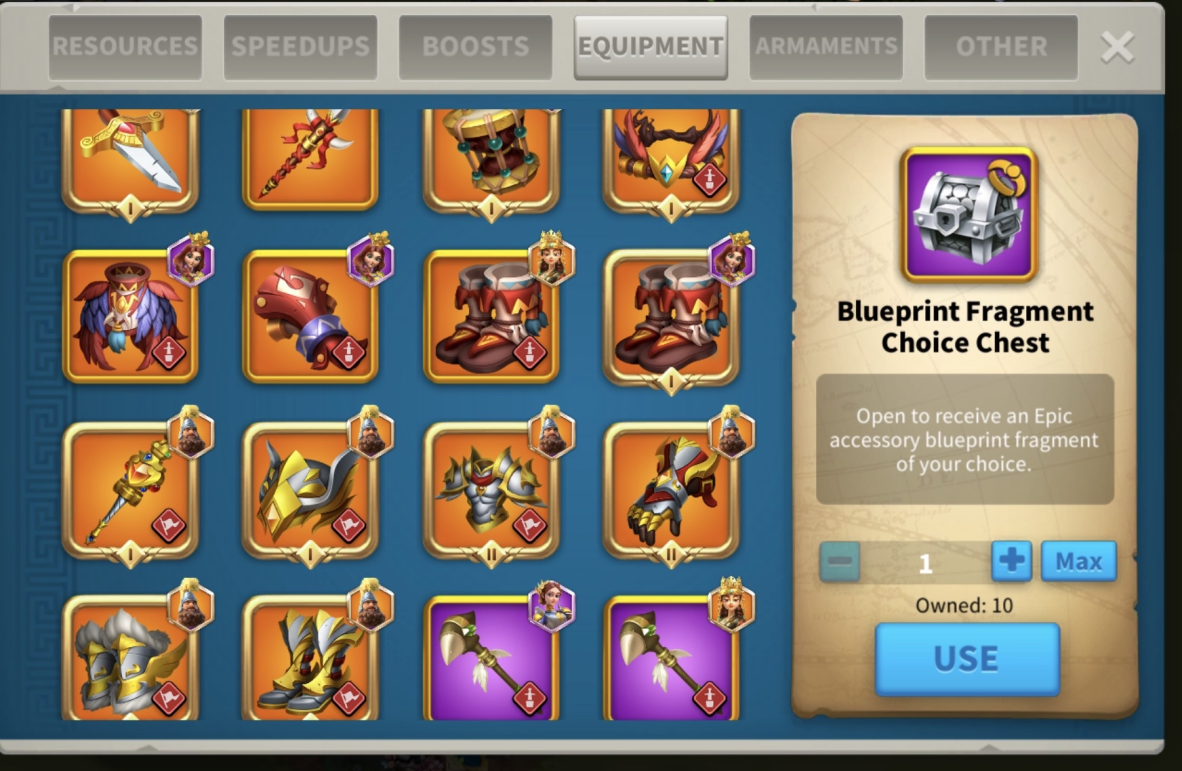Image resolution: width=1182 pixels, height=771 pixels.
Task: Select the feathered tribal mask helmet
Action: (130, 316)
